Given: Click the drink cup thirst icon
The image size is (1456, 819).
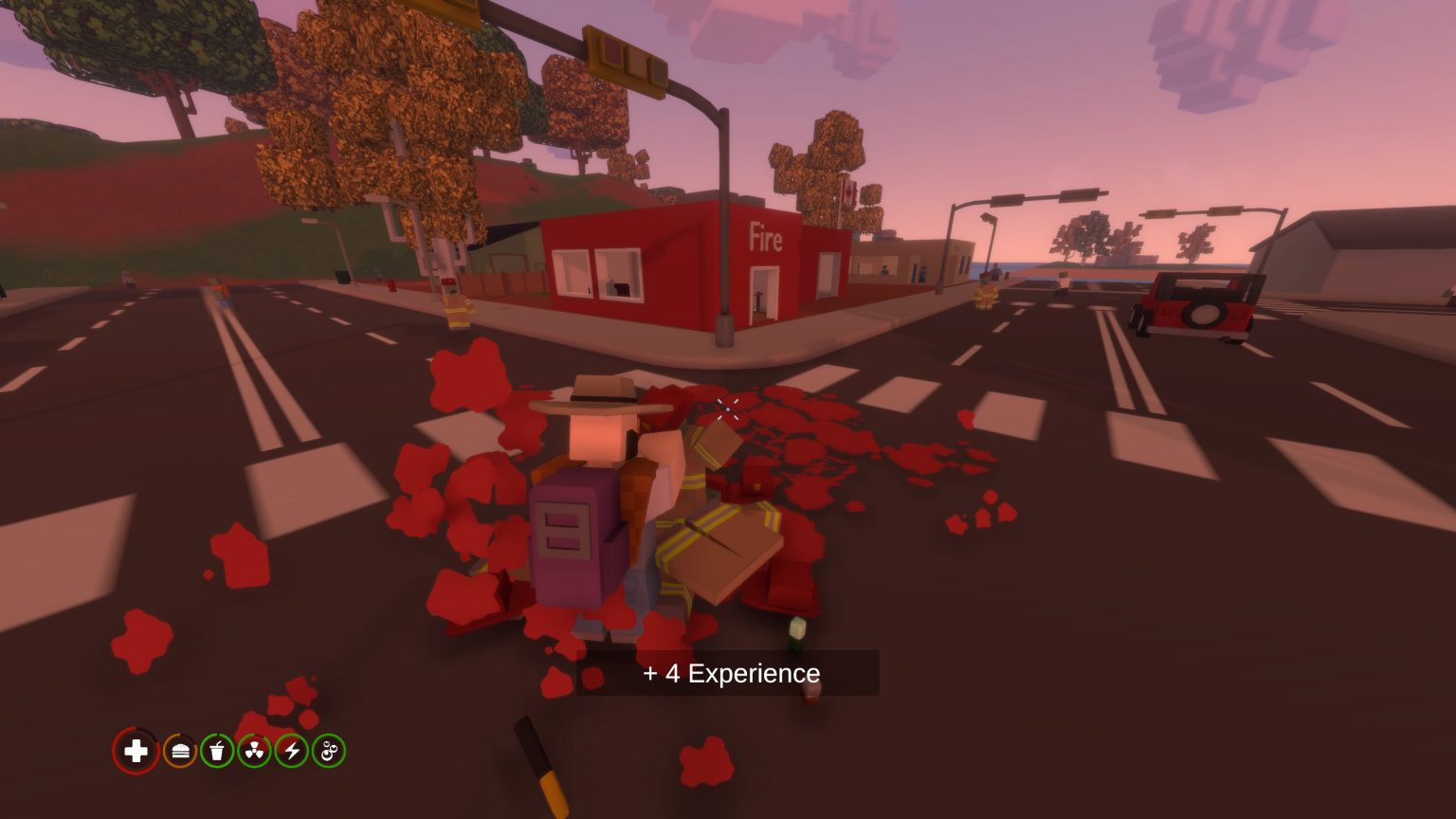Looking at the screenshot, I should point(217,751).
